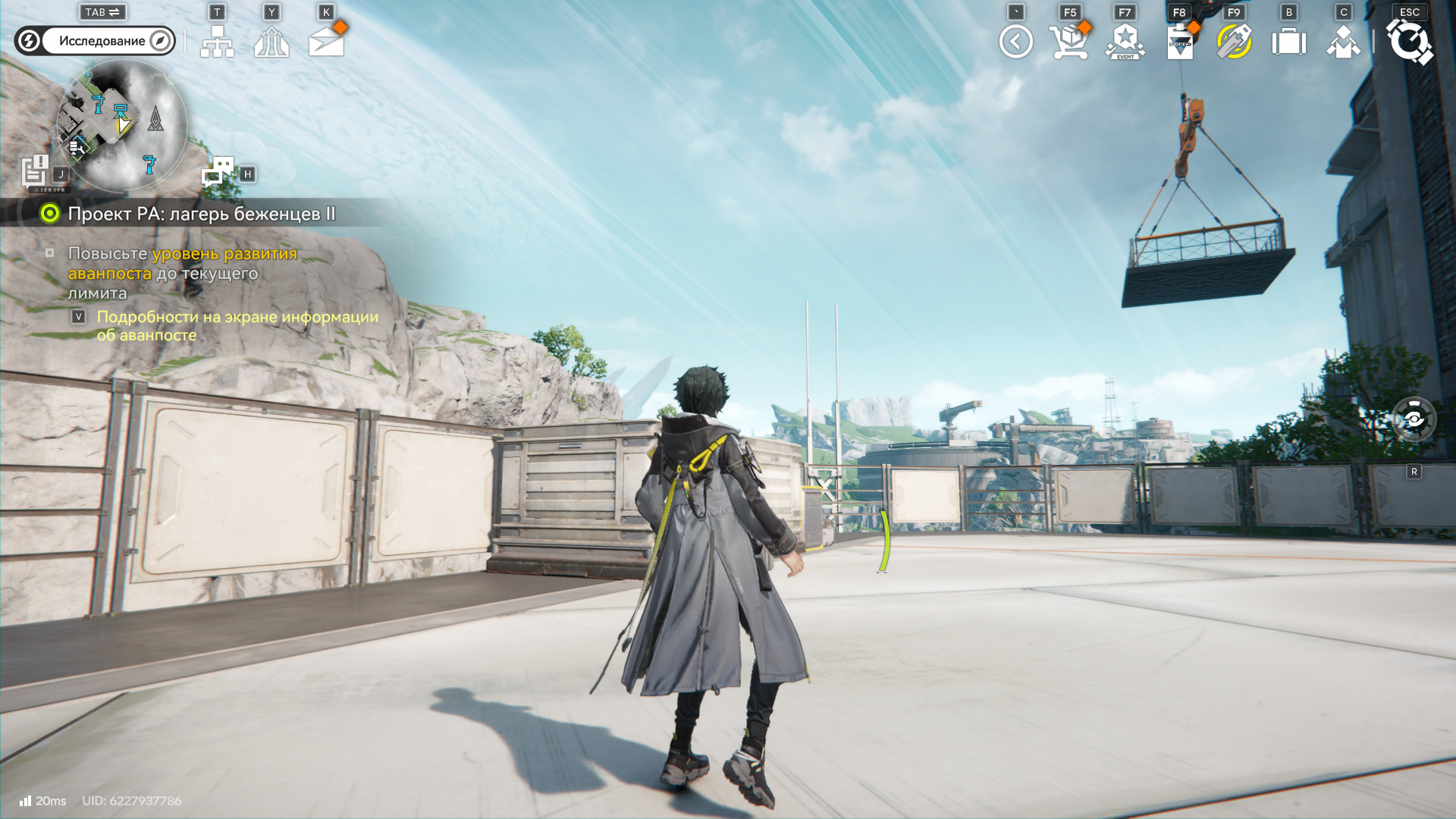Toggle the Исследование mode switch
Viewport: 1456px width, 819px height.
(x=95, y=41)
